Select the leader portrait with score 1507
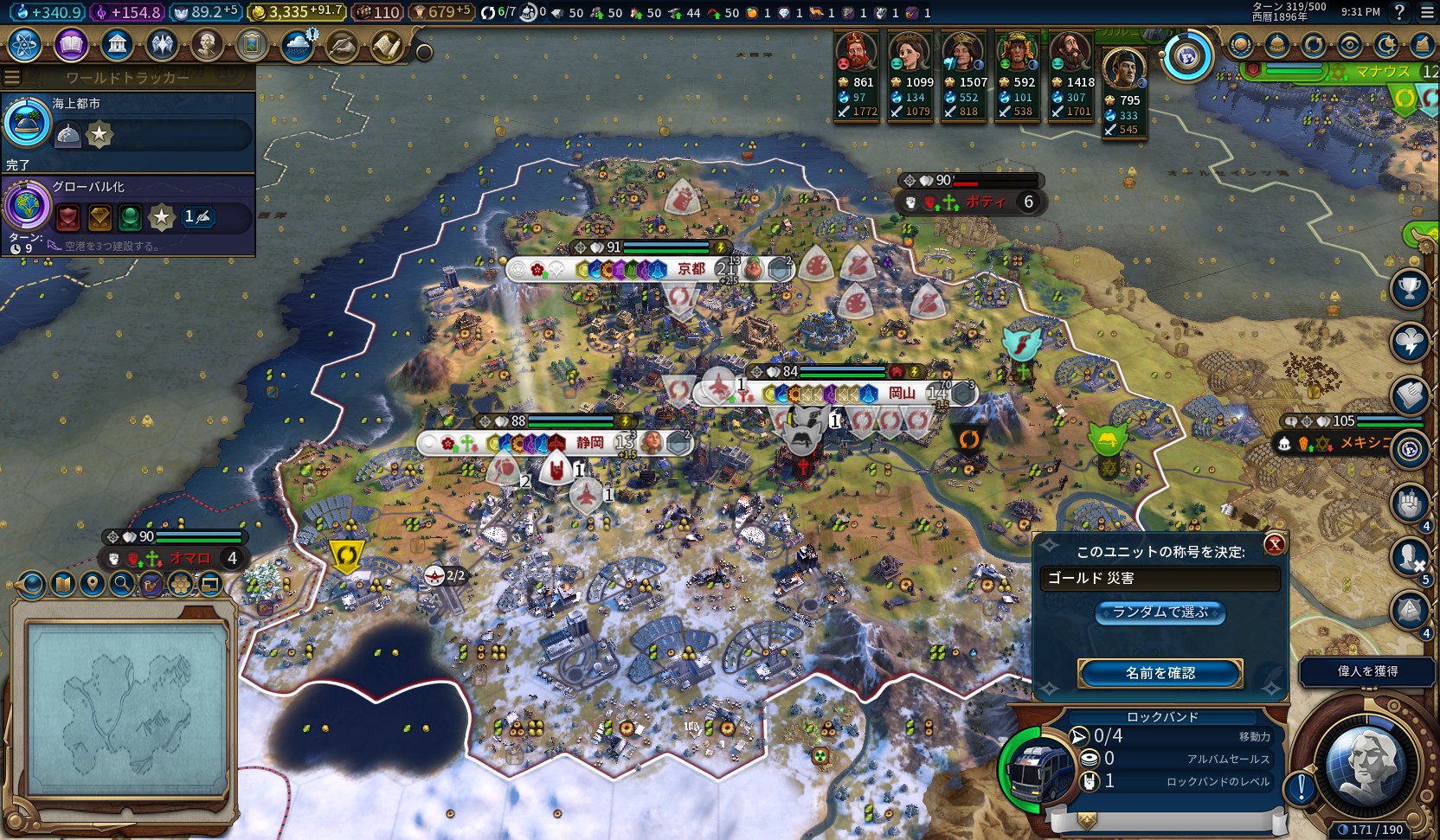This screenshot has width=1440, height=840. (963, 54)
